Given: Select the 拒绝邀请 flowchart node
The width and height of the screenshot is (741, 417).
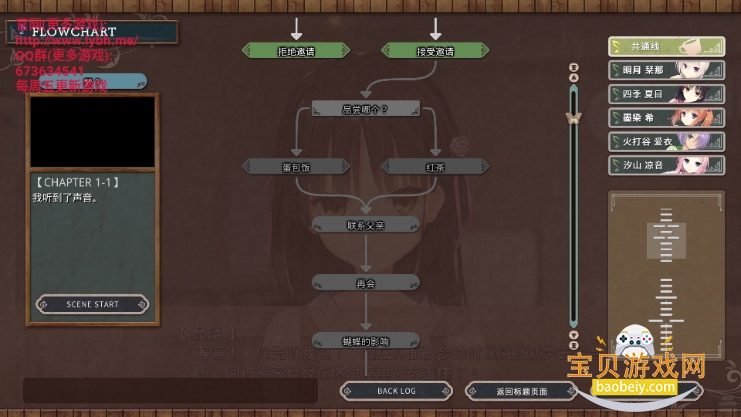Looking at the screenshot, I should 295,51.
